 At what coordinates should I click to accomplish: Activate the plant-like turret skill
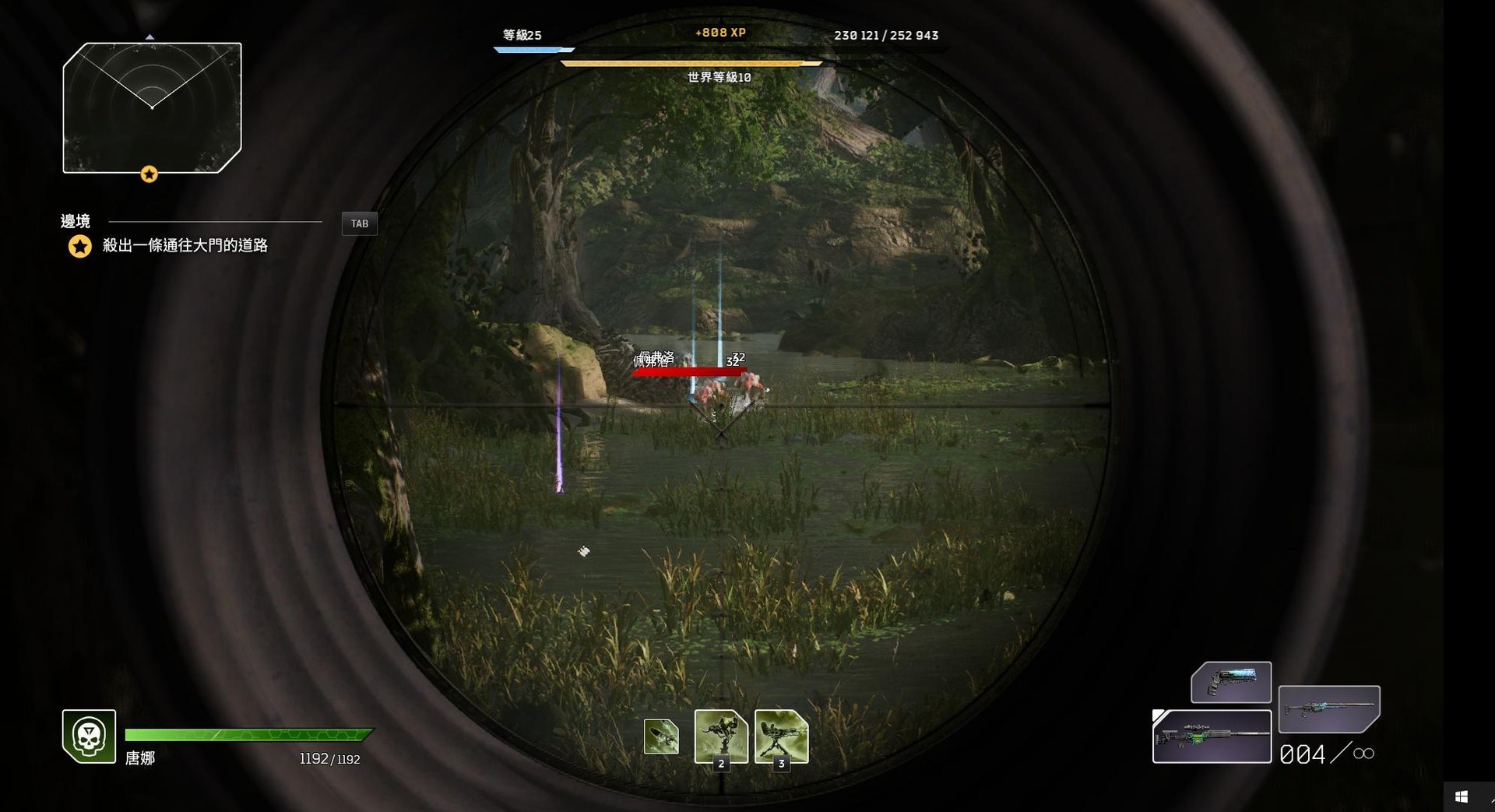tap(721, 736)
